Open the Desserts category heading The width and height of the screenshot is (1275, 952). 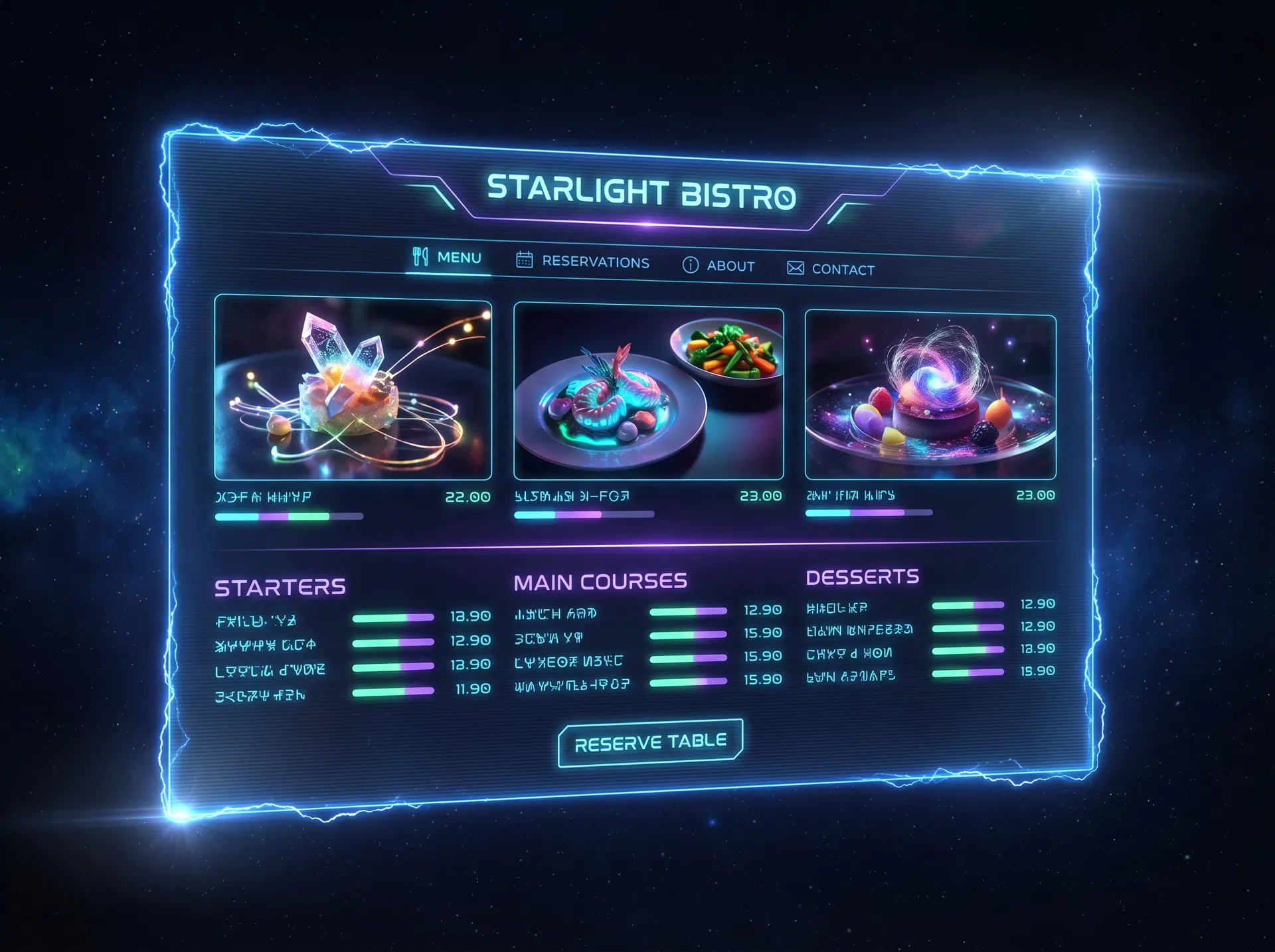click(x=862, y=577)
